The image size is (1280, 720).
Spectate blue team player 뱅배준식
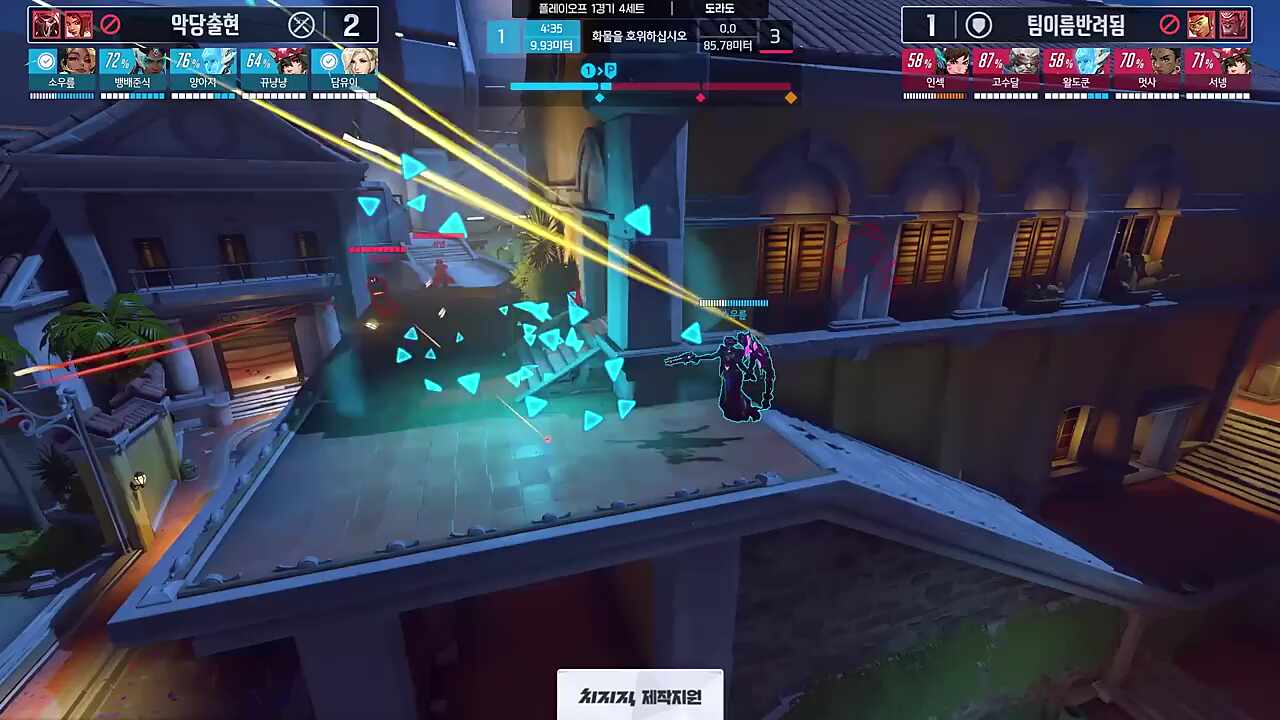[x=132, y=73]
